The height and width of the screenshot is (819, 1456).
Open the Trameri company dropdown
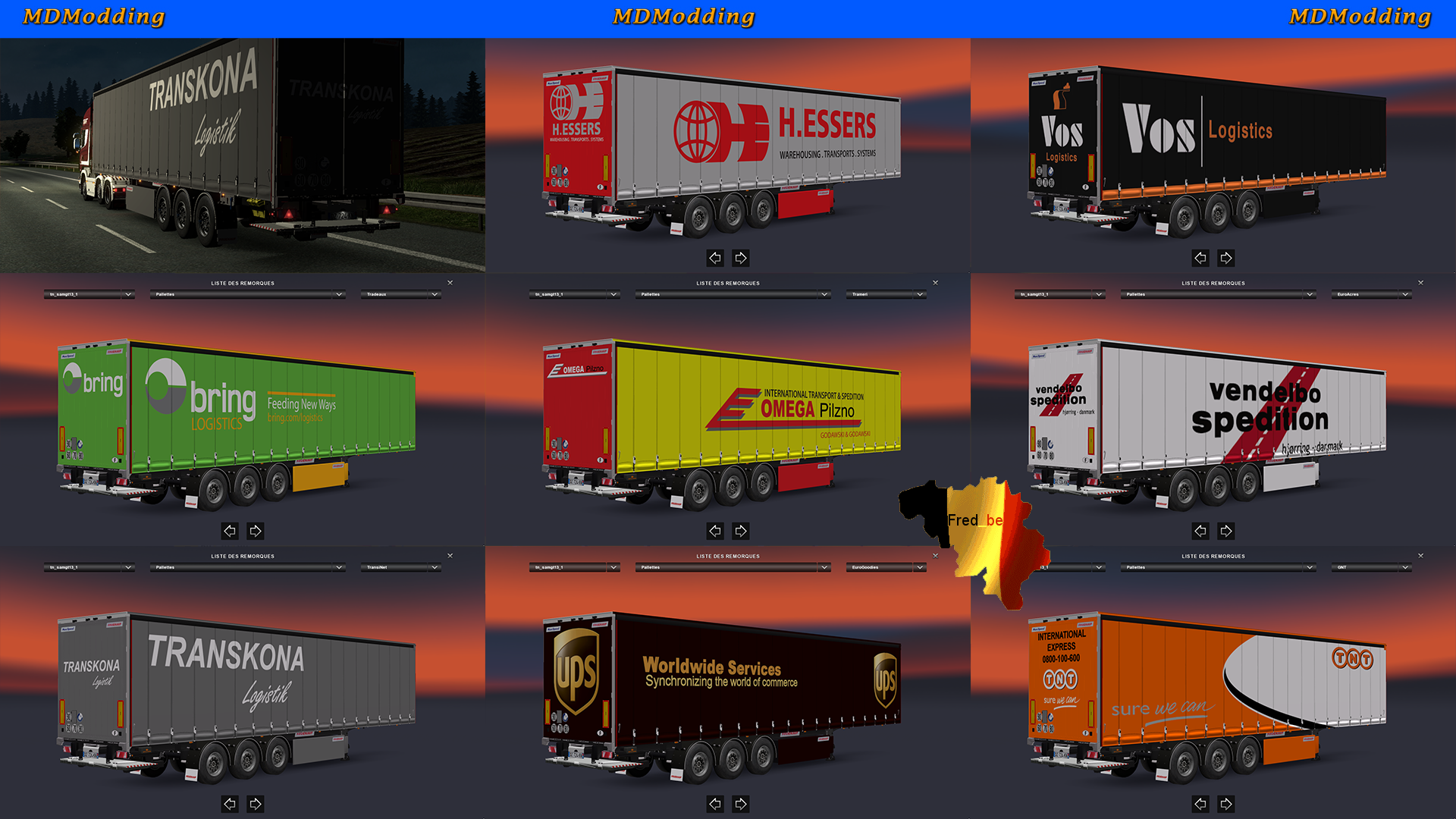coord(886,294)
